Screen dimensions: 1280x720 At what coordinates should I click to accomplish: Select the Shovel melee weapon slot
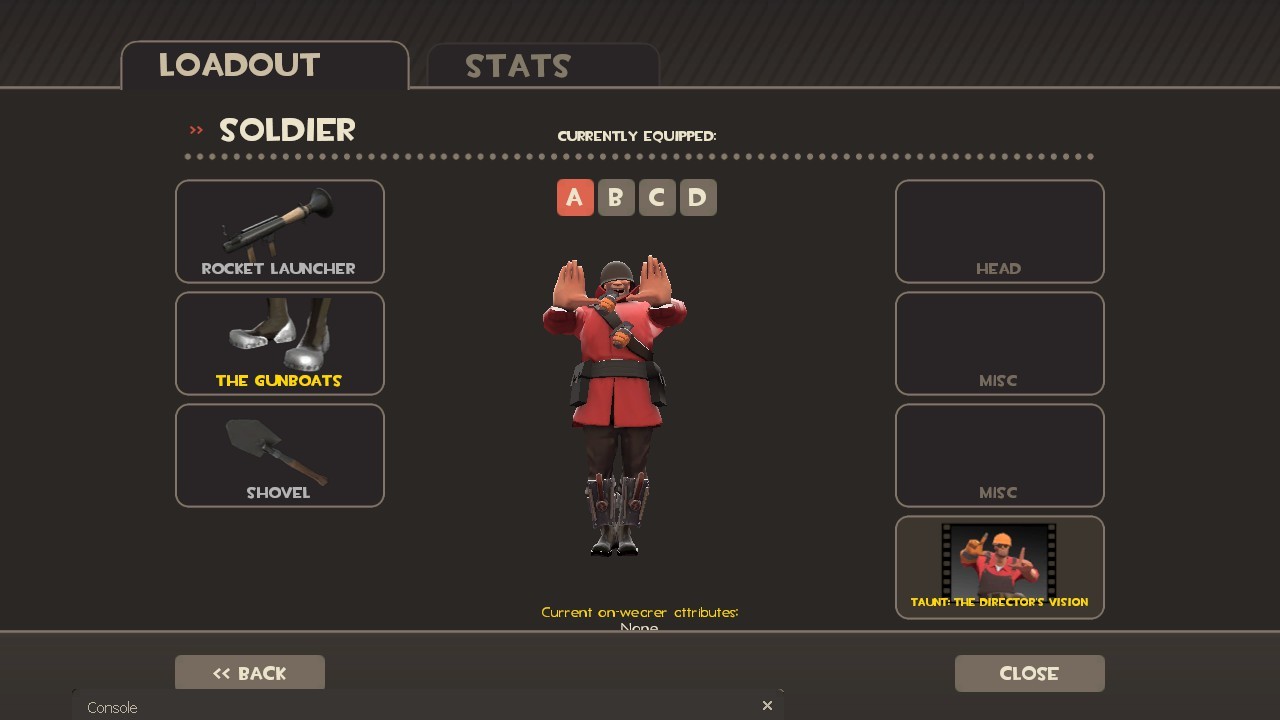(x=280, y=455)
